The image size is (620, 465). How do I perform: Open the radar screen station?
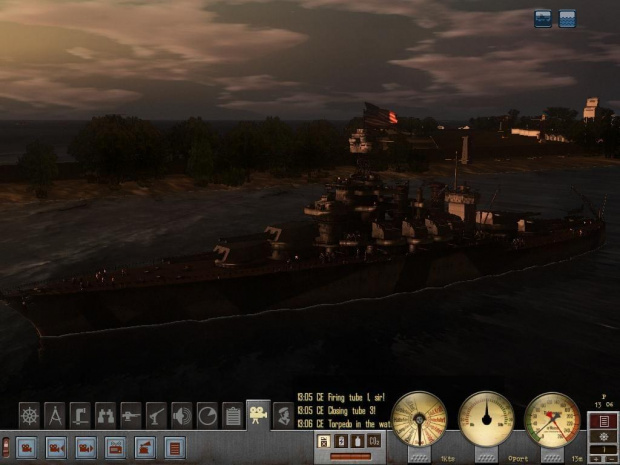(207, 415)
